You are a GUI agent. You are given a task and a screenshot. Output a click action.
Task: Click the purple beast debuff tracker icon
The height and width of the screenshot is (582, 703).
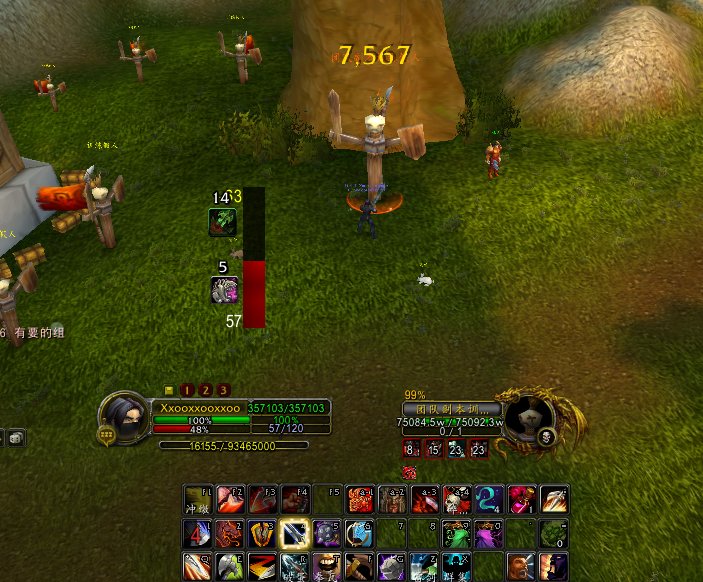(x=224, y=290)
